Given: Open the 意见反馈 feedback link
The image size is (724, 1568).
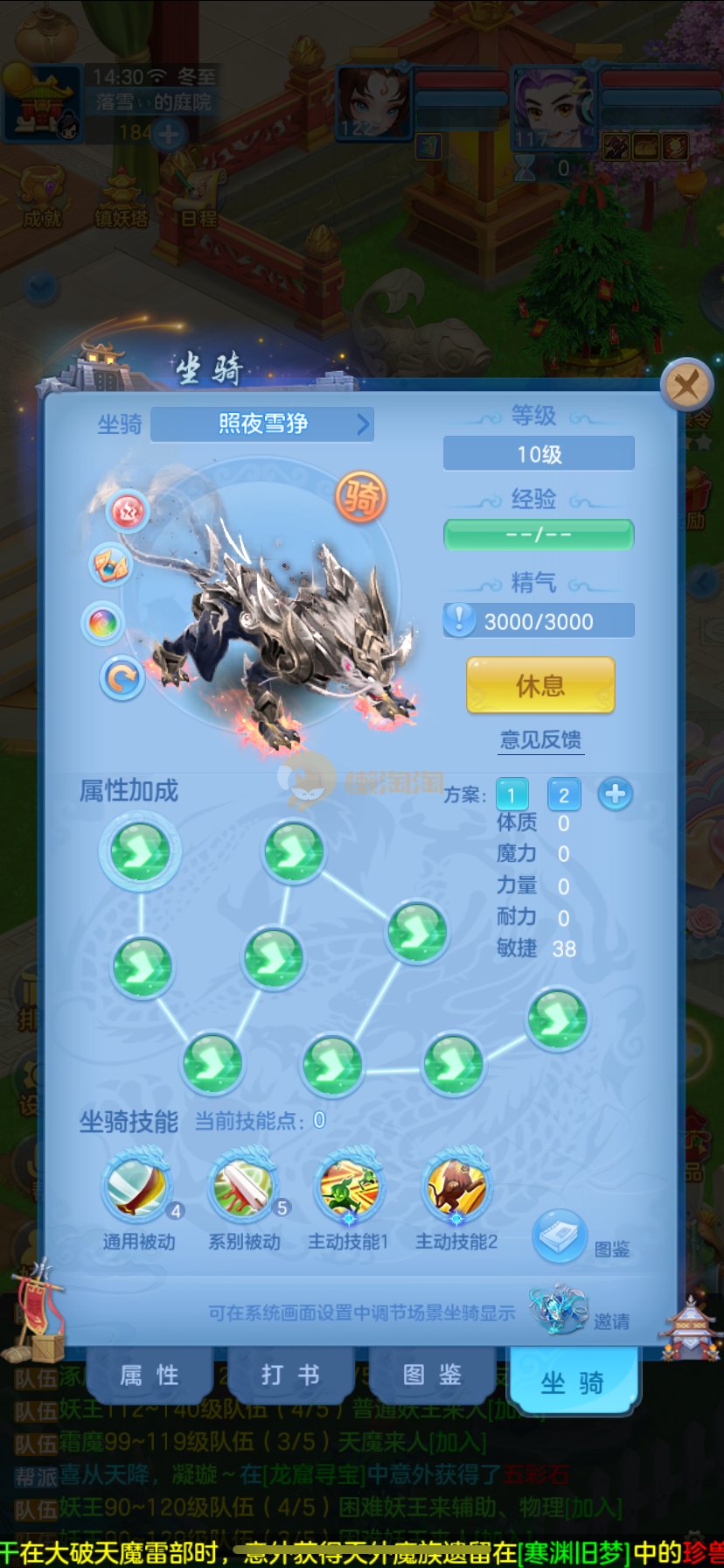Looking at the screenshot, I should coord(540,740).
